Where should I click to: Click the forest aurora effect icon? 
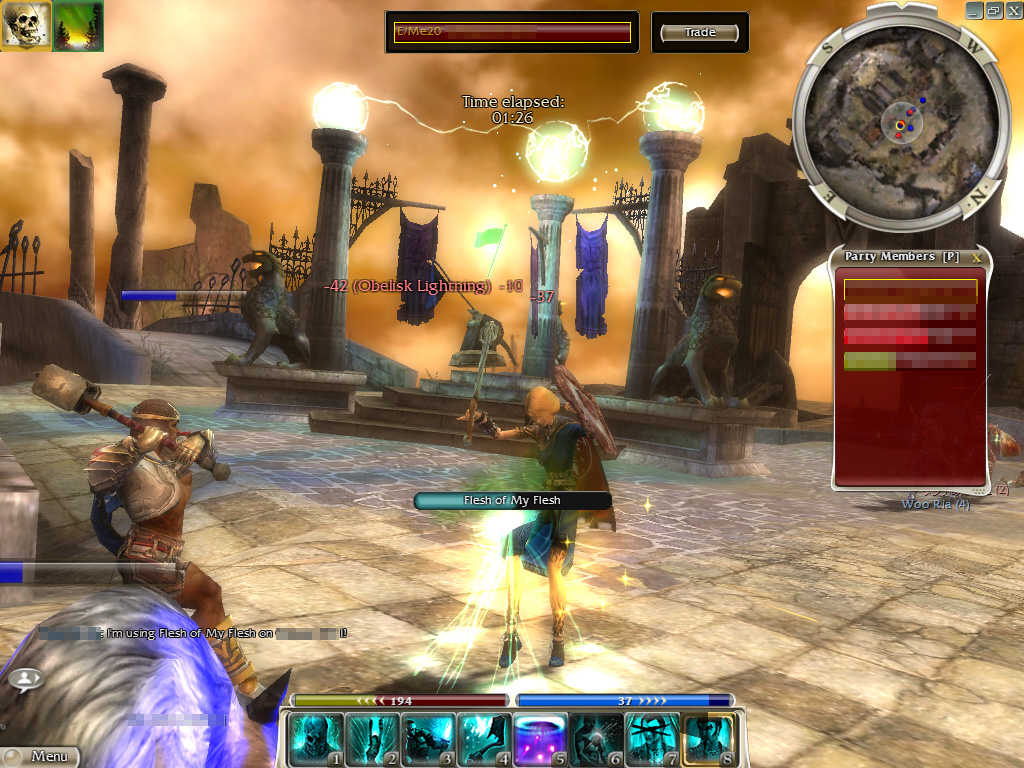click(78, 26)
